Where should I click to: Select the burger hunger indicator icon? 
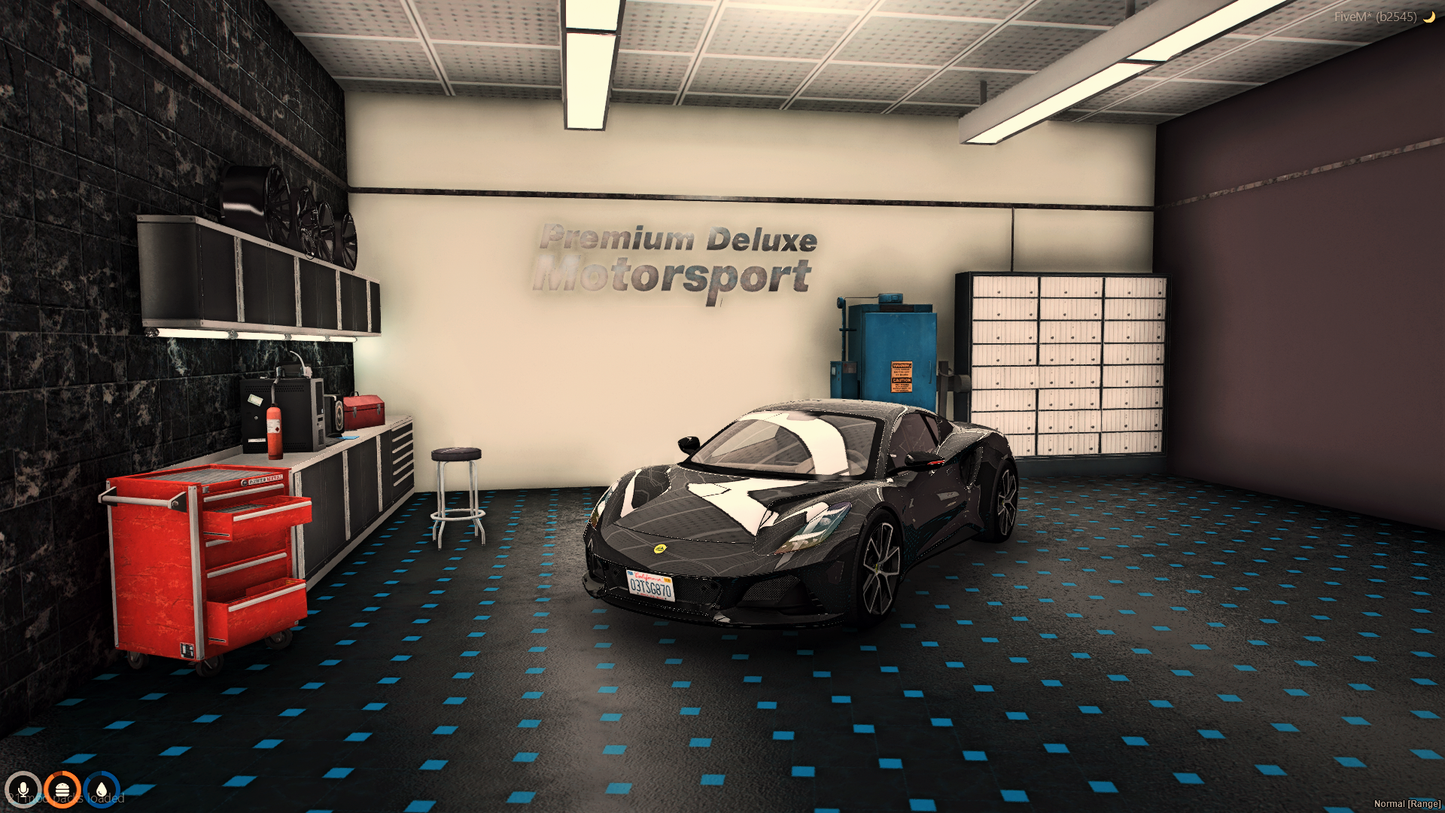coord(63,790)
